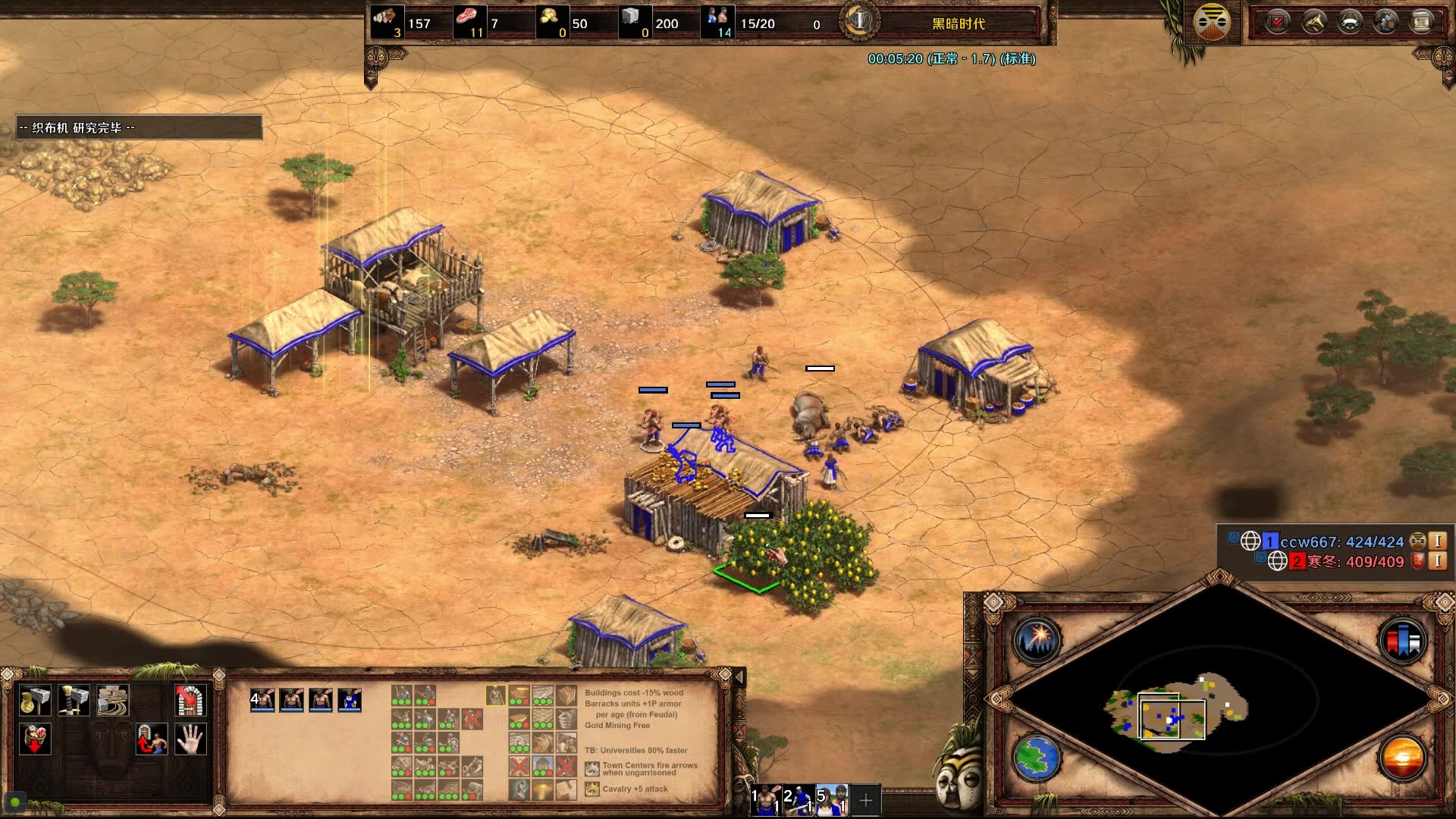Select the female villager portrait in selection panel
The image size is (1456, 819).
[x=350, y=700]
